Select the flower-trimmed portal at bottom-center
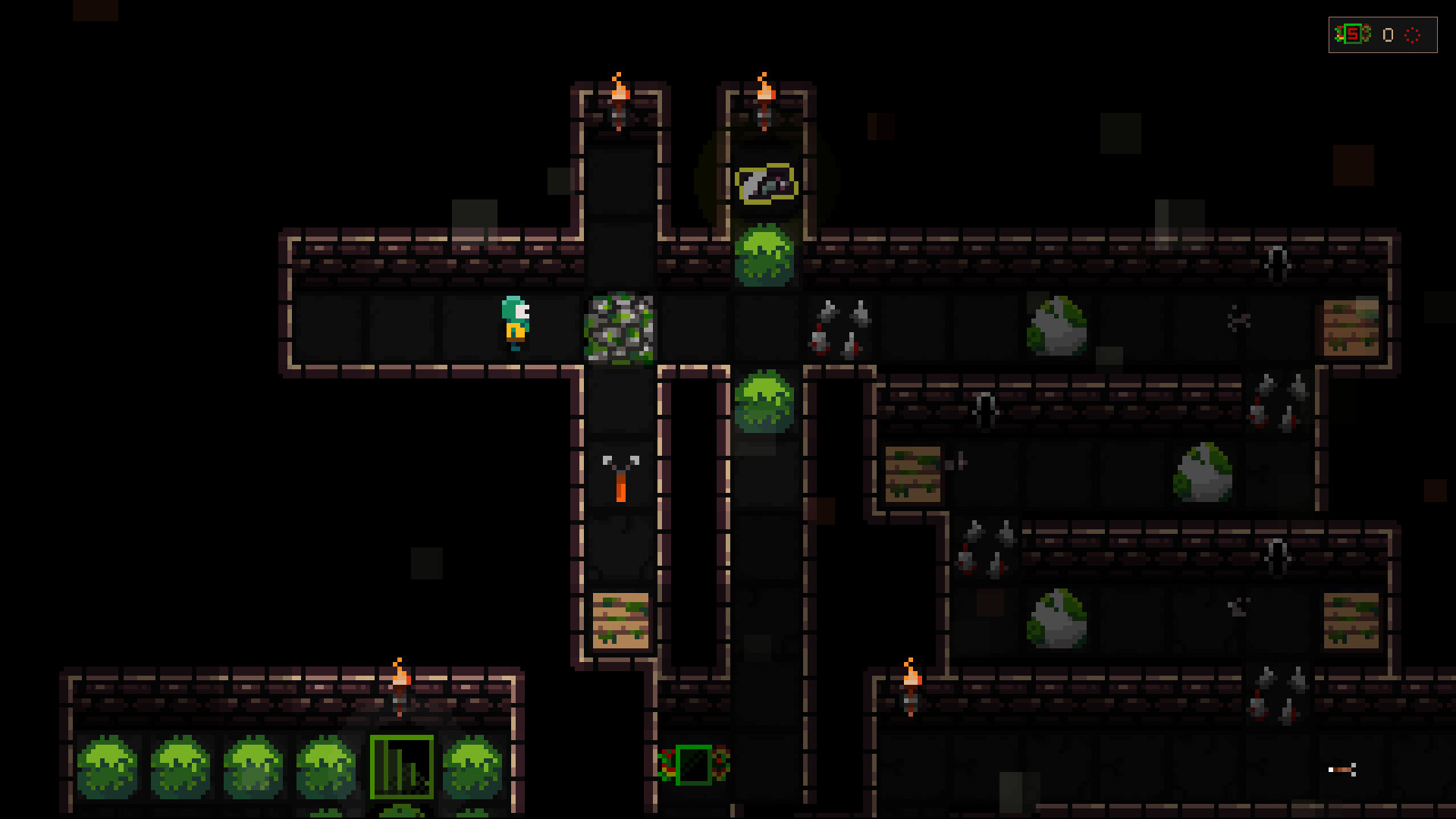Image resolution: width=1456 pixels, height=819 pixels. pyautogui.click(x=692, y=766)
